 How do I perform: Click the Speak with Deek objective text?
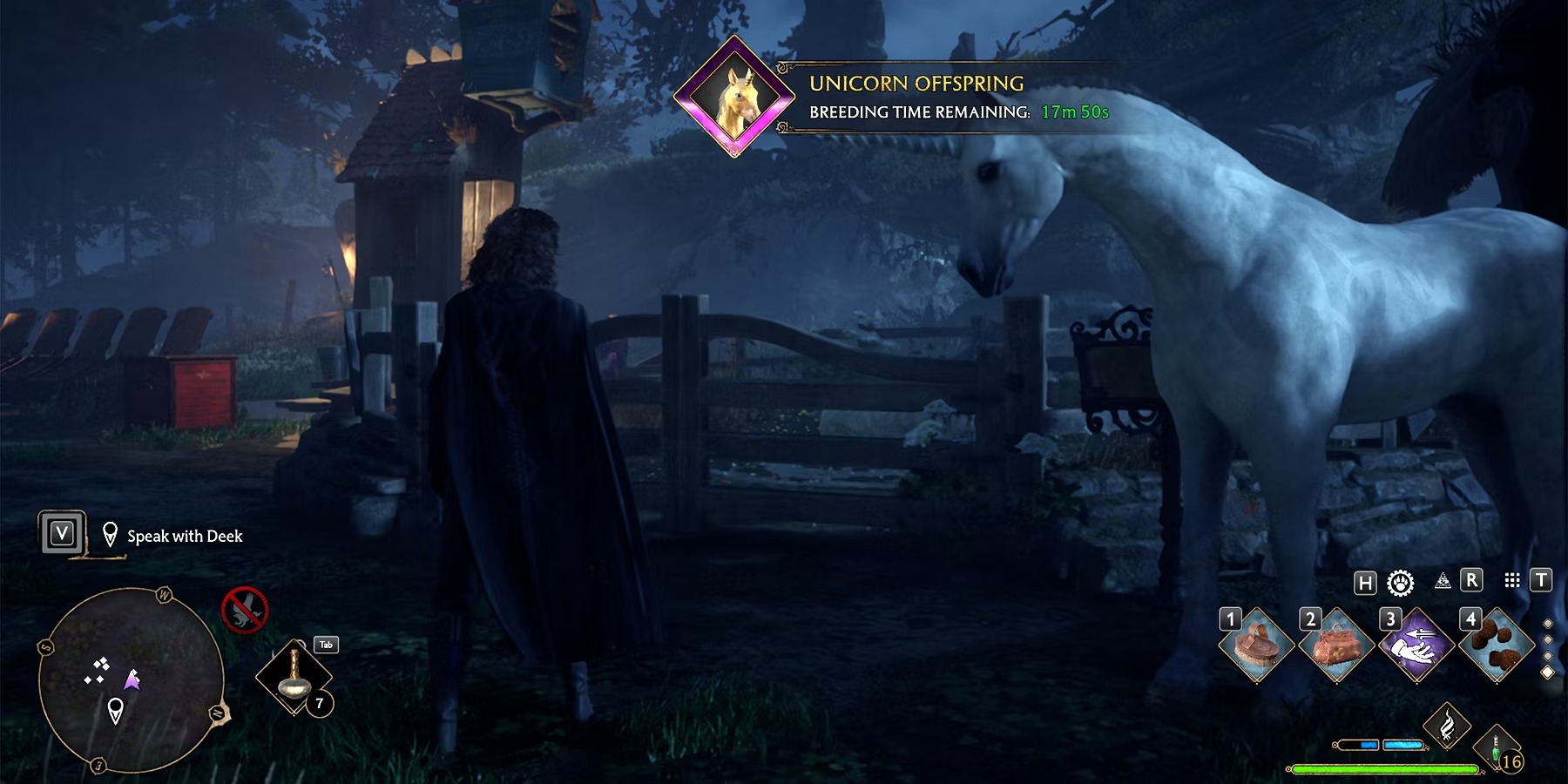coord(185,537)
